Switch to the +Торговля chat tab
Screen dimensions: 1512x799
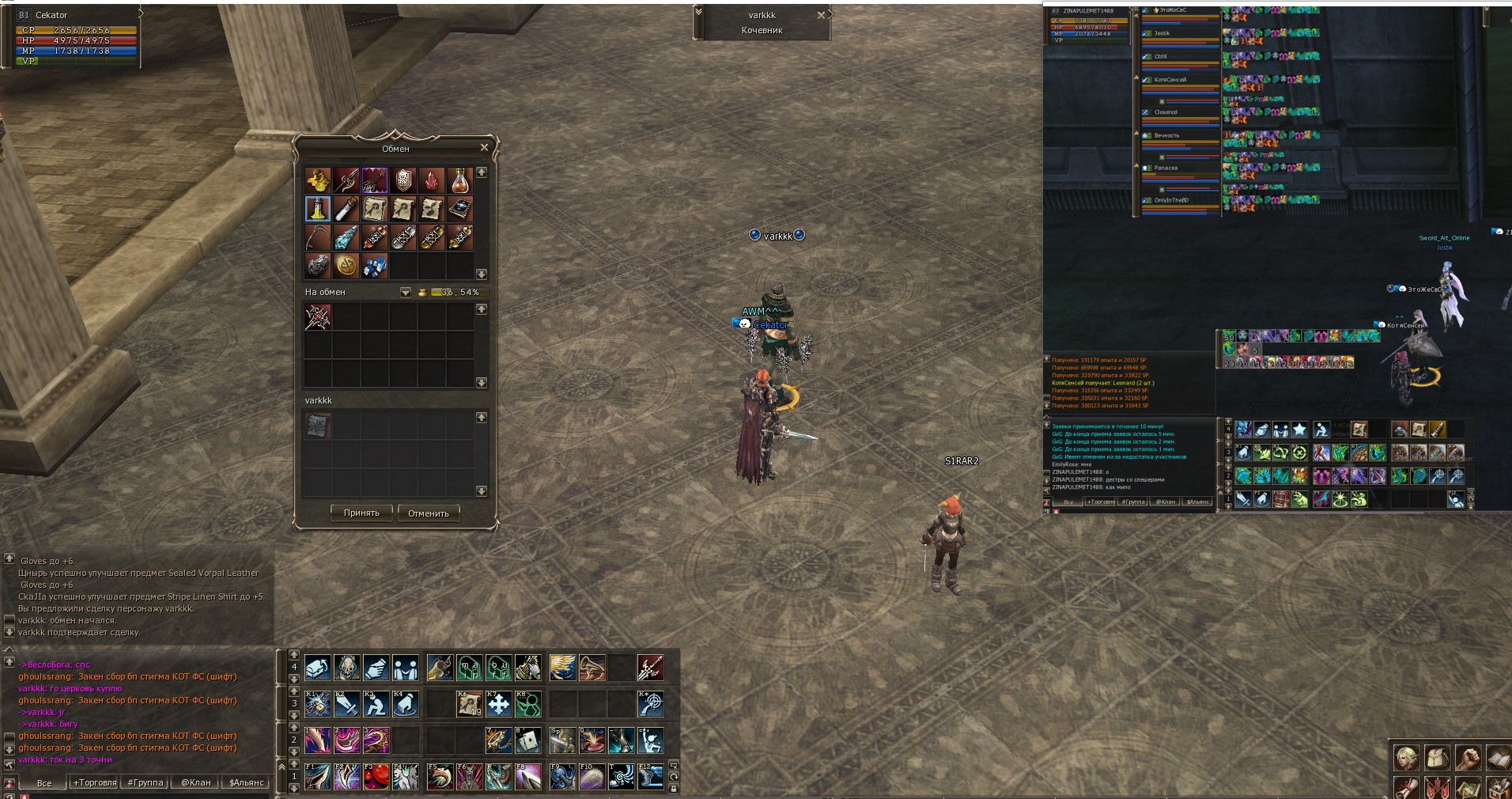click(95, 782)
